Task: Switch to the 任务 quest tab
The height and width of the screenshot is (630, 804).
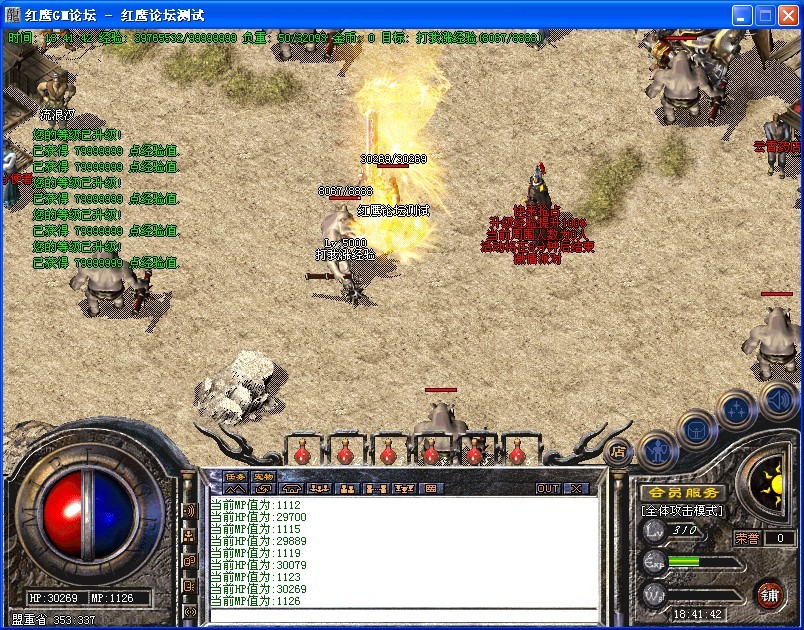Action: (234, 476)
